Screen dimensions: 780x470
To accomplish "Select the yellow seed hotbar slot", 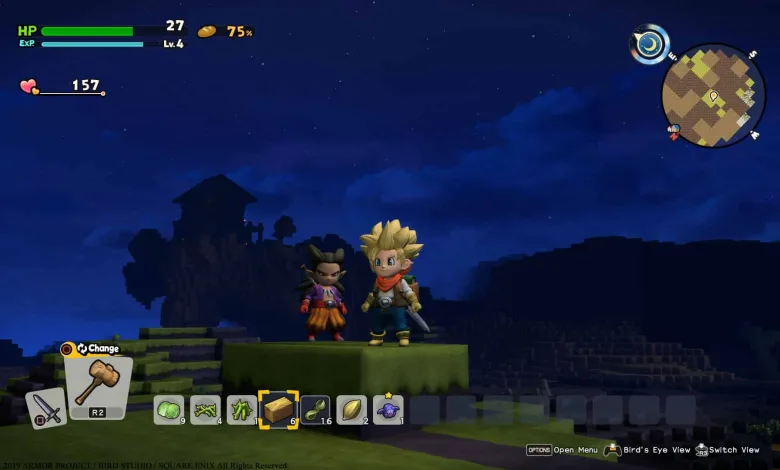I will tap(351, 409).
